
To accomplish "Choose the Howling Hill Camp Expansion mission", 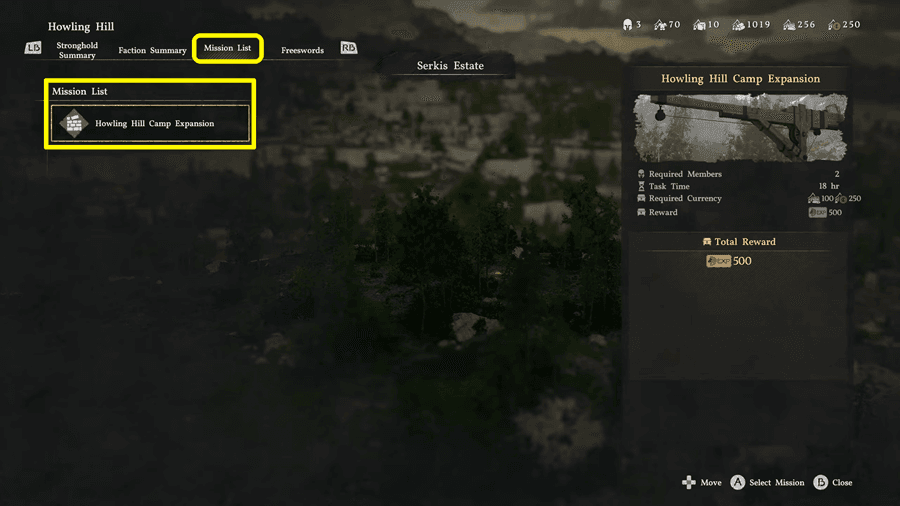I will (151, 124).
